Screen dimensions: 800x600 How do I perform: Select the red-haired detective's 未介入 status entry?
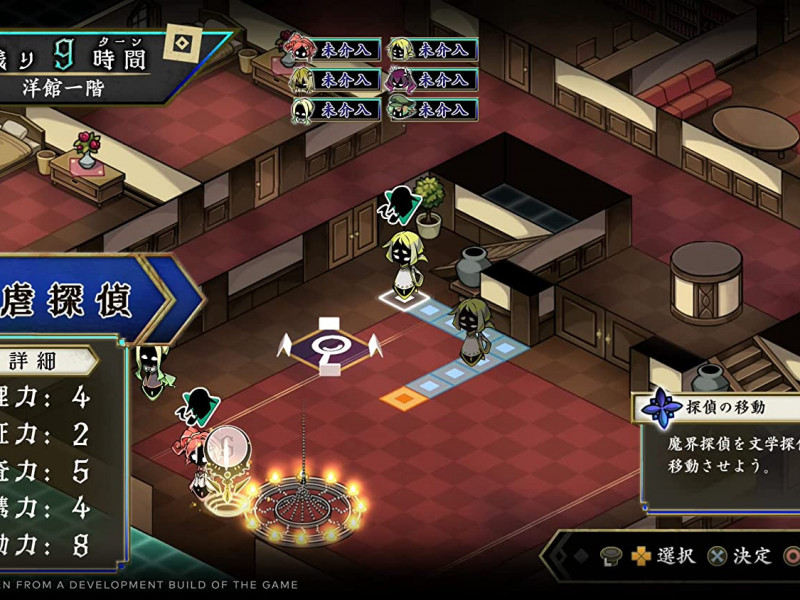coord(340,49)
